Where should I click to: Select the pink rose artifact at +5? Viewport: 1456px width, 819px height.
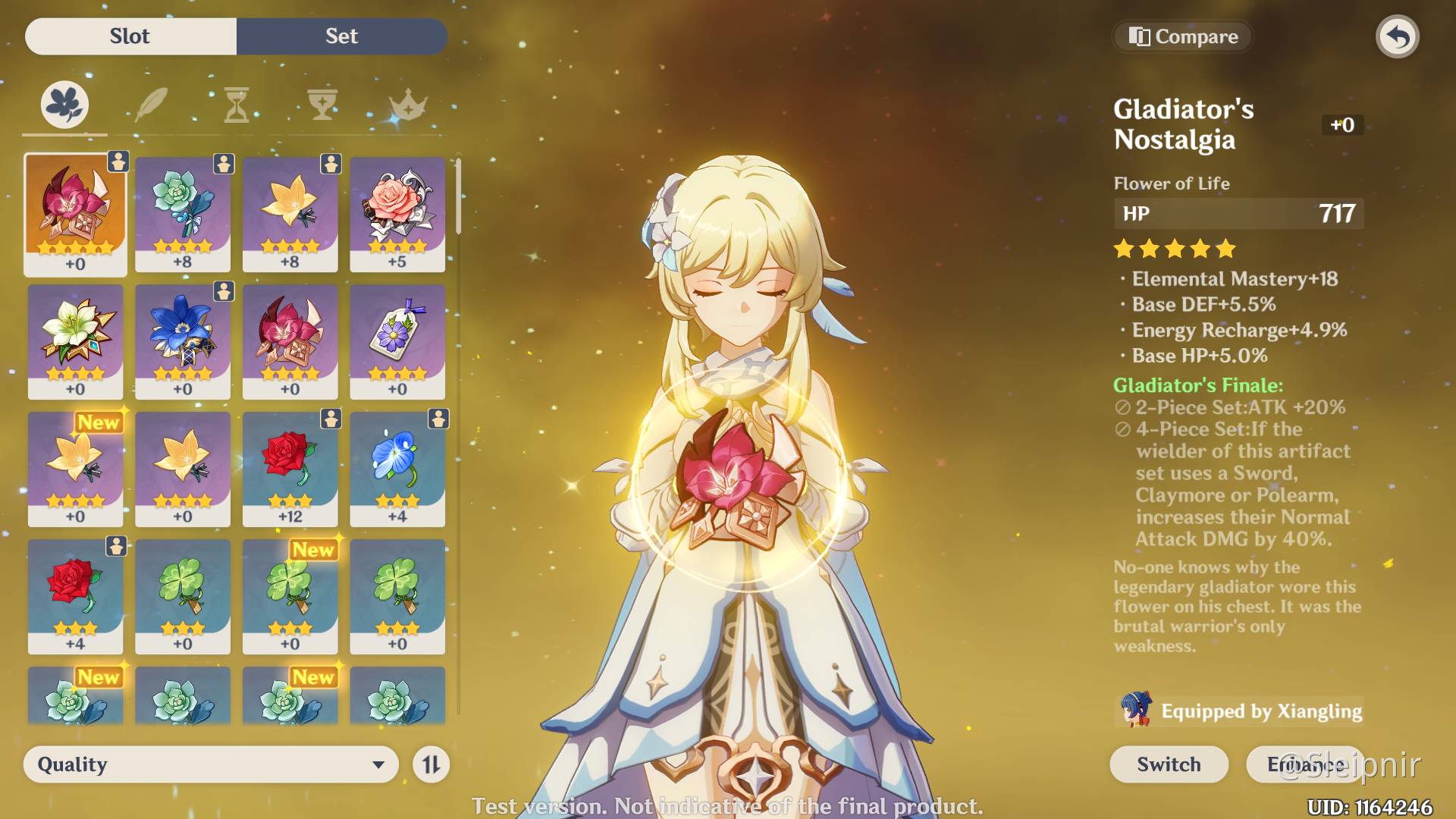[x=397, y=213]
